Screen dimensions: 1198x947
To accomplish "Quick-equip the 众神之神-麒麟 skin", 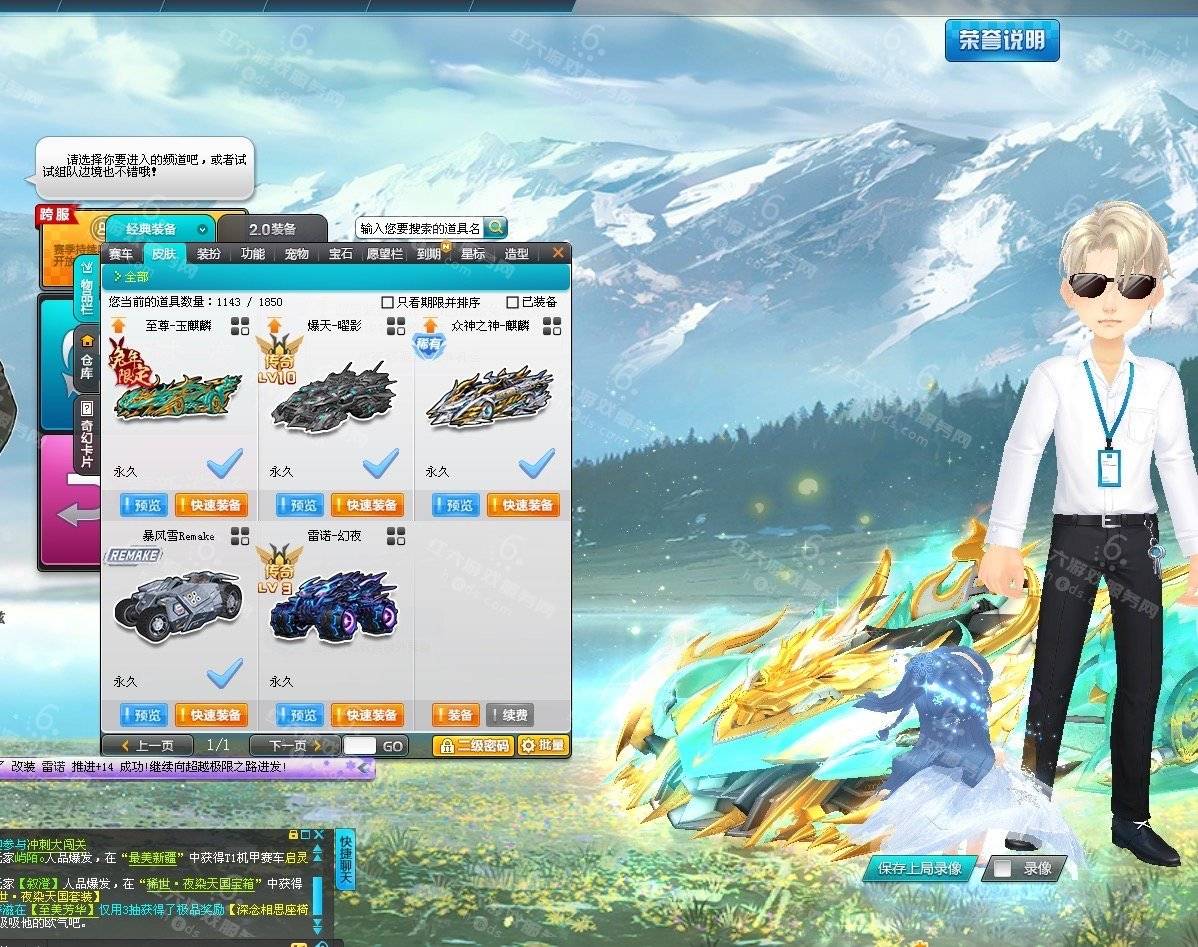I will click(523, 506).
